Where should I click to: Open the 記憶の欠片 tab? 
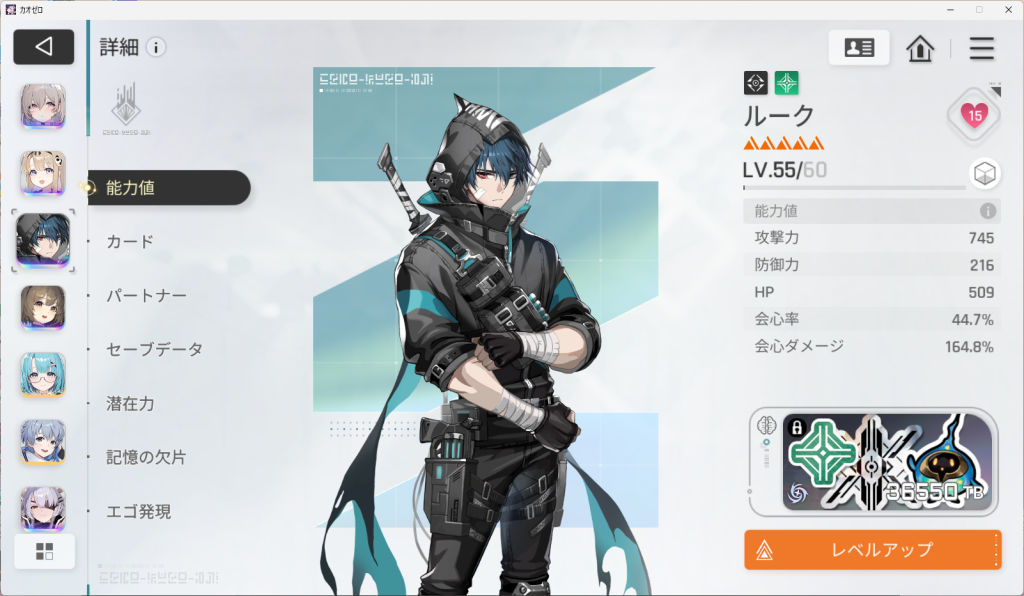click(146, 457)
